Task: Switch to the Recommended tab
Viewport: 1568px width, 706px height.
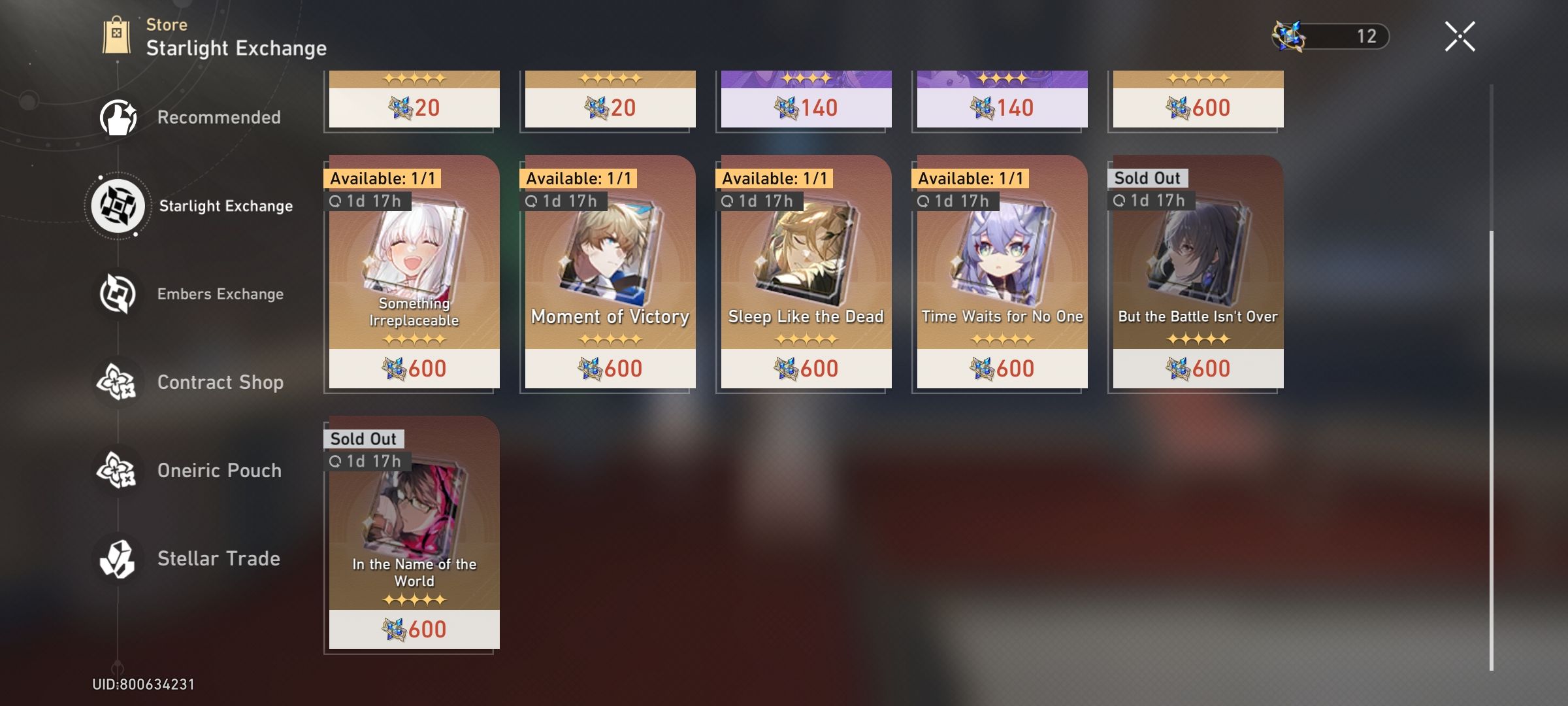Action: coord(219,116)
